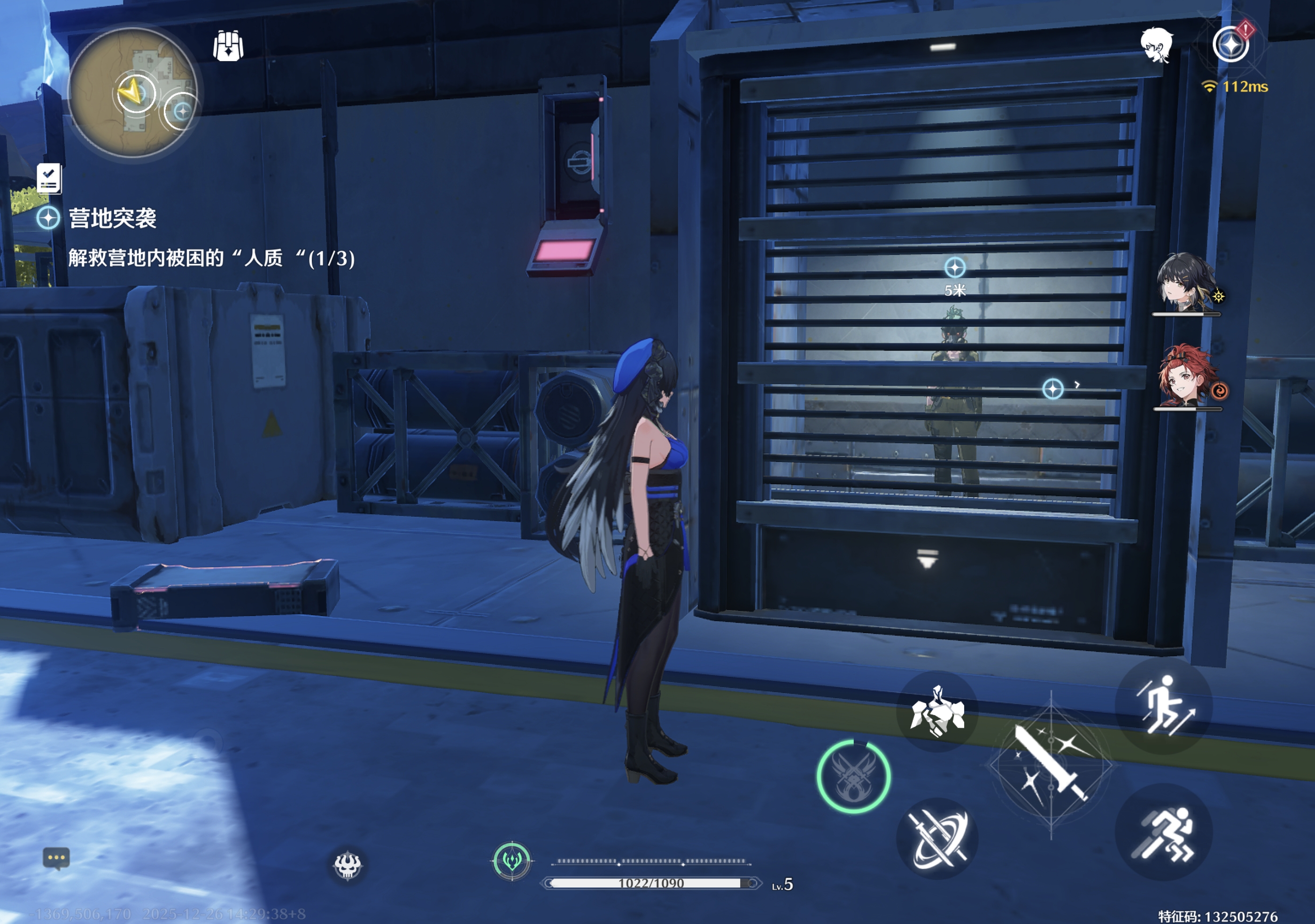Tap the skull emblem icon
This screenshot has height=924, width=1315.
click(x=348, y=864)
